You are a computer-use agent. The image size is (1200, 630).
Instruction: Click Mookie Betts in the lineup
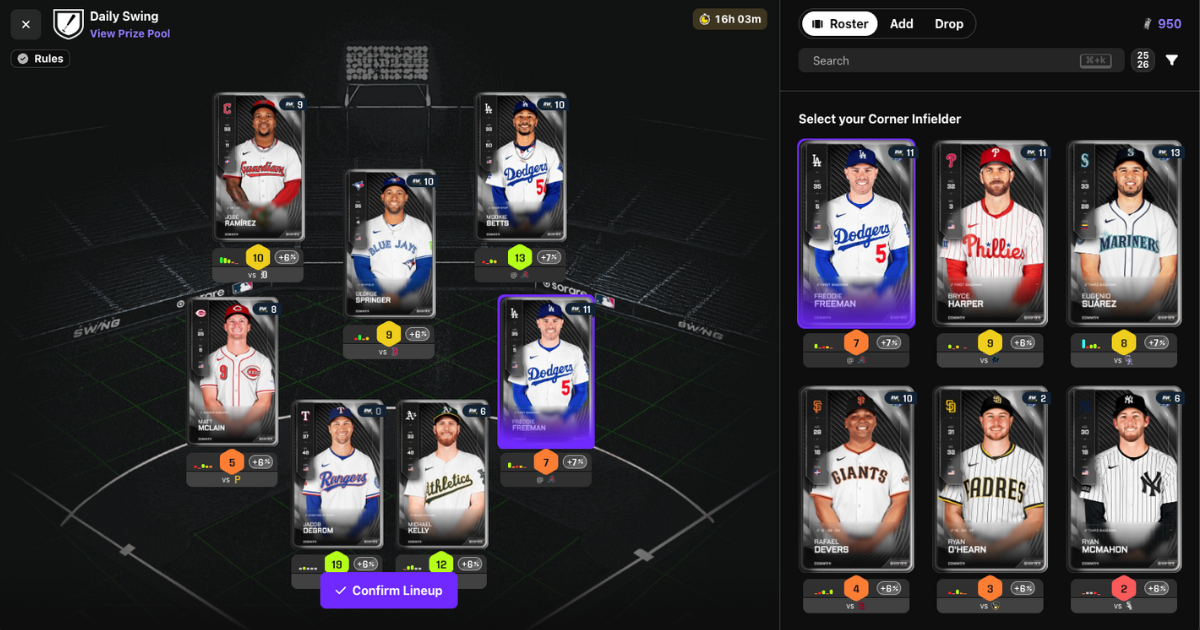pyautogui.click(x=521, y=167)
